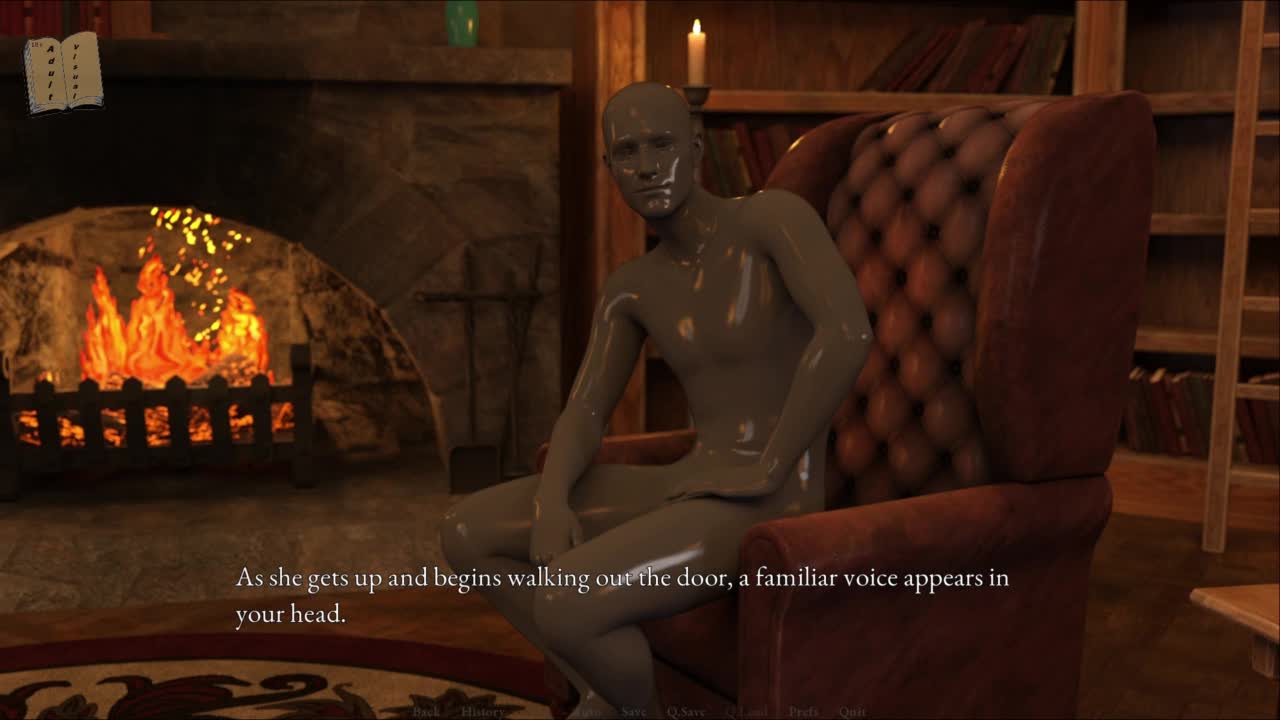Quick save with Q.Save

point(686,712)
